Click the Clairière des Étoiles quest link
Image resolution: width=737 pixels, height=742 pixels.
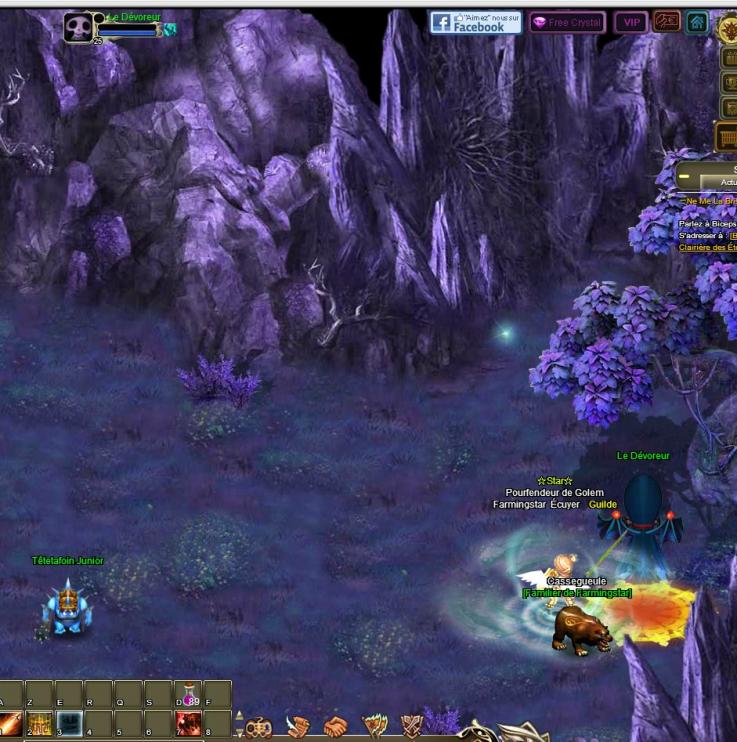click(707, 247)
